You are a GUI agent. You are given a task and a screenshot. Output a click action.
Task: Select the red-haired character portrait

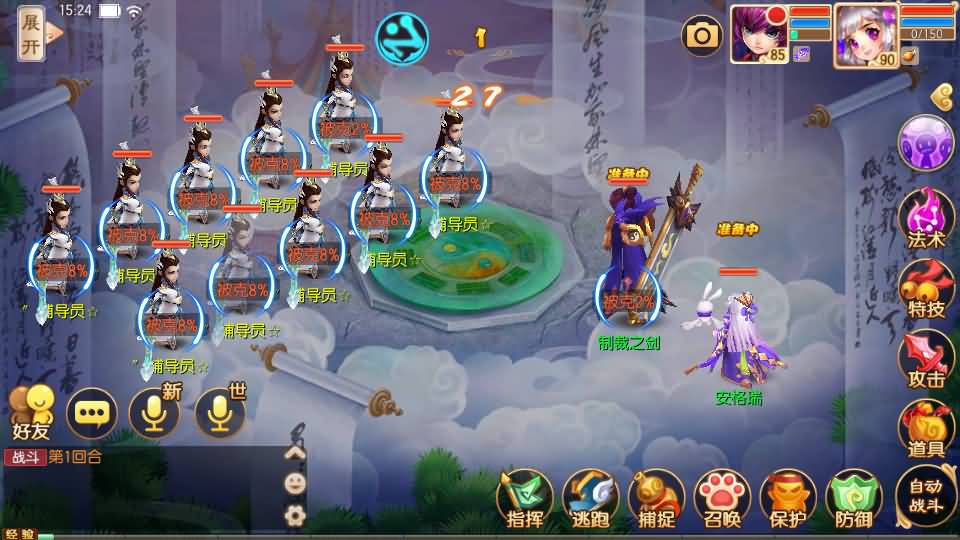(x=758, y=32)
